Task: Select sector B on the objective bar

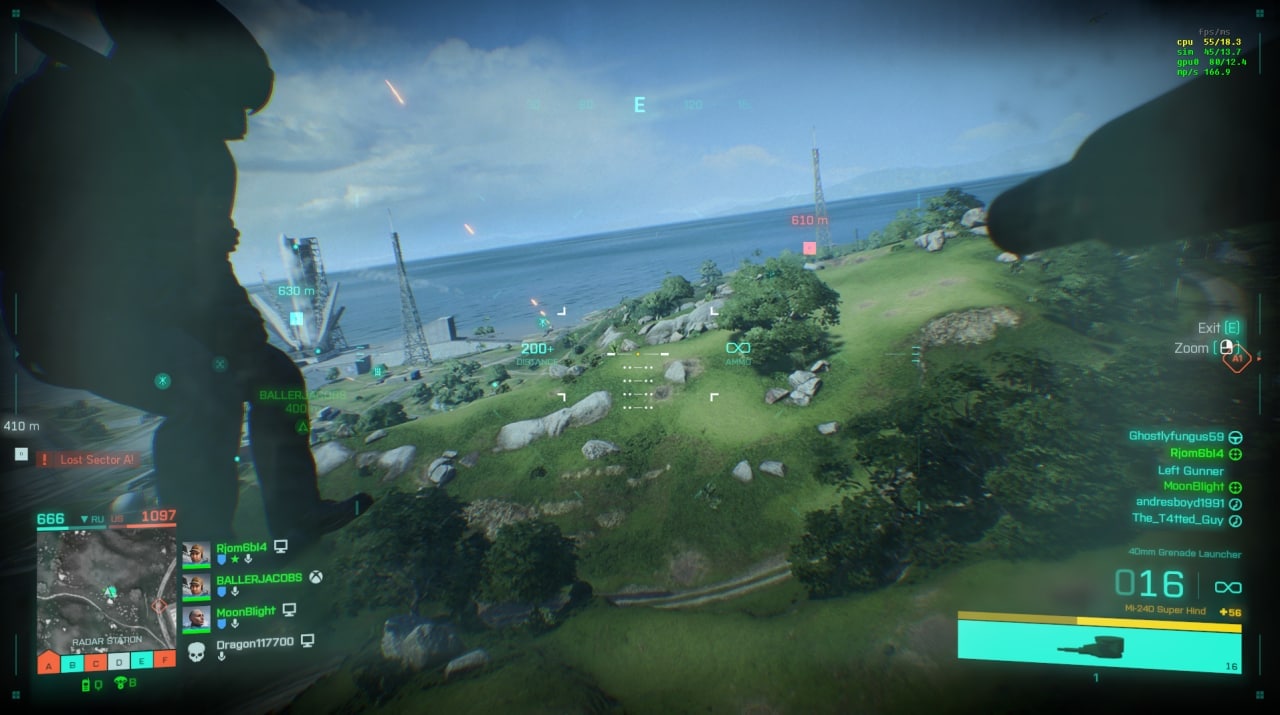Action: 72,662
